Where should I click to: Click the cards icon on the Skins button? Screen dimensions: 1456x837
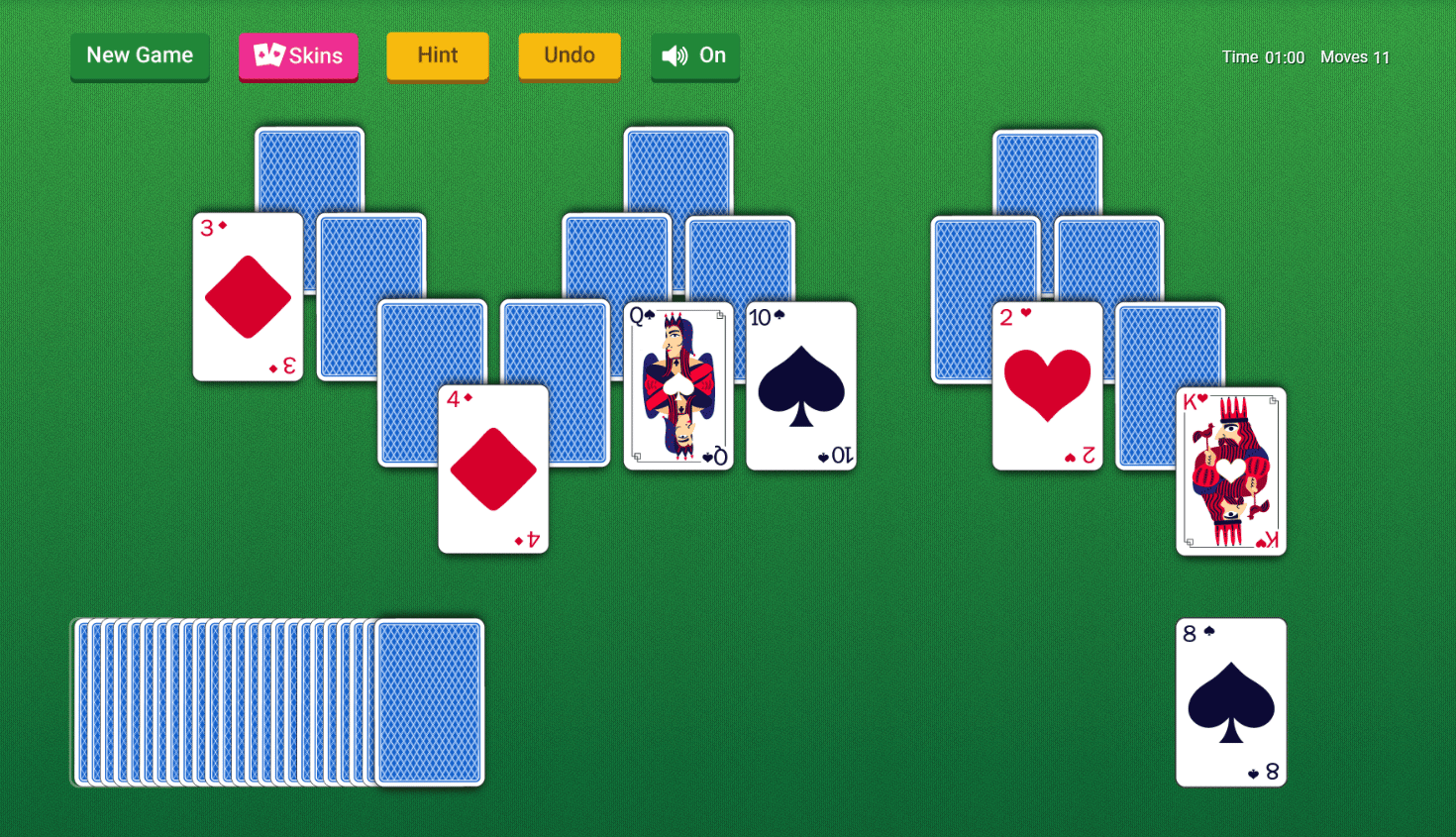[x=269, y=55]
